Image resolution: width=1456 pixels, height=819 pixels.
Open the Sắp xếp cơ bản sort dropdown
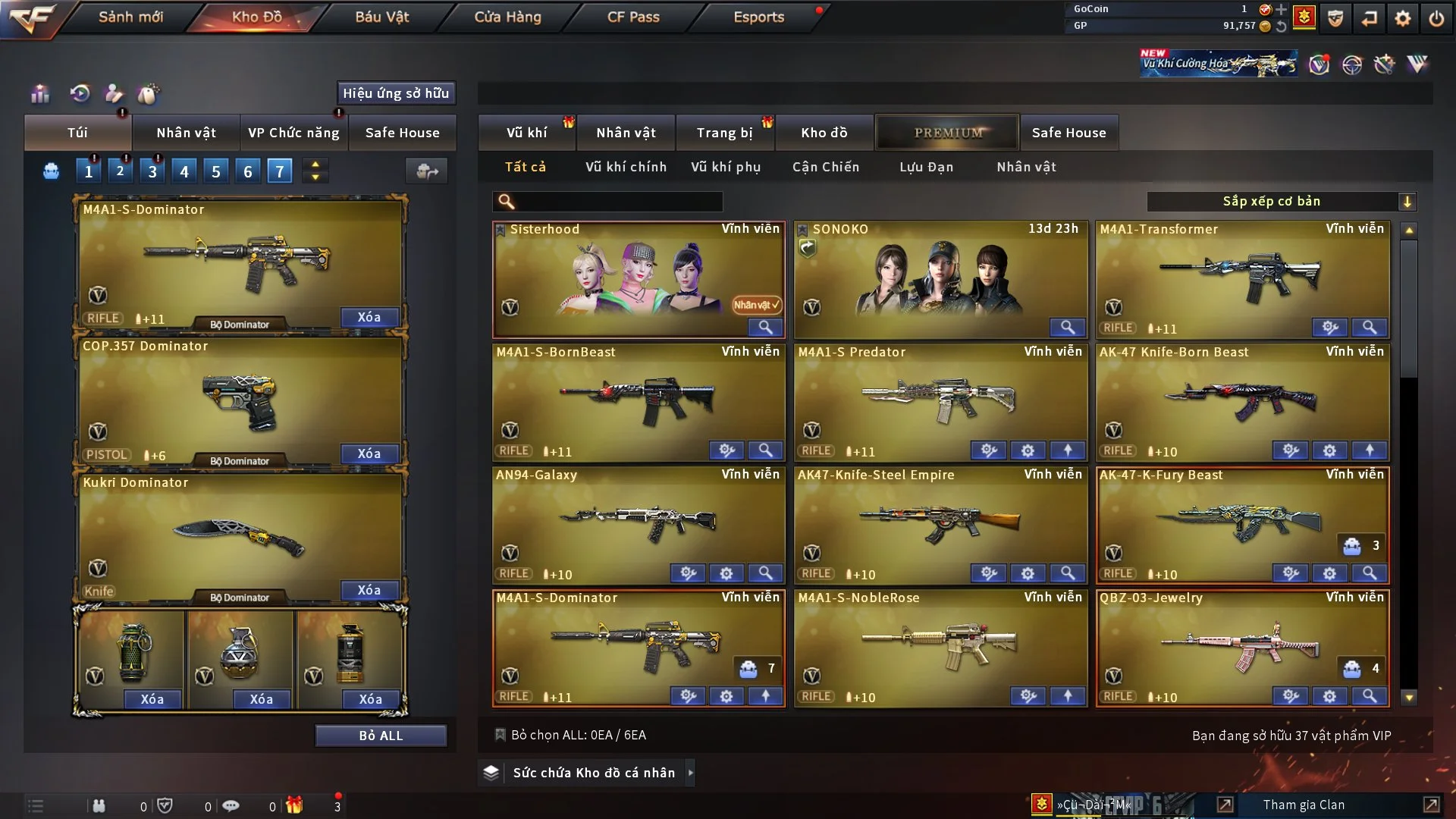coord(1281,202)
